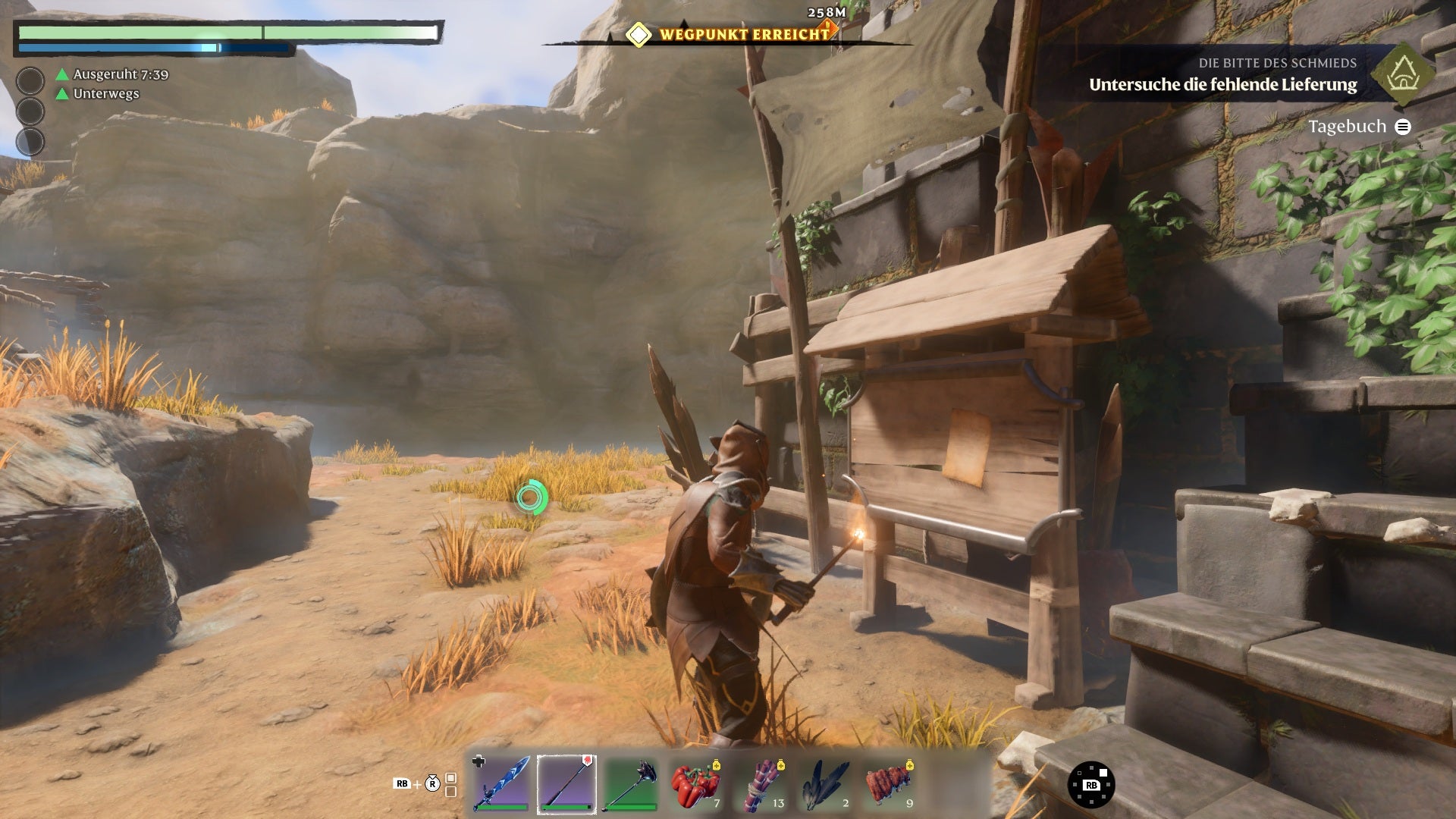Select the blue sword hotbar slot

501,783
